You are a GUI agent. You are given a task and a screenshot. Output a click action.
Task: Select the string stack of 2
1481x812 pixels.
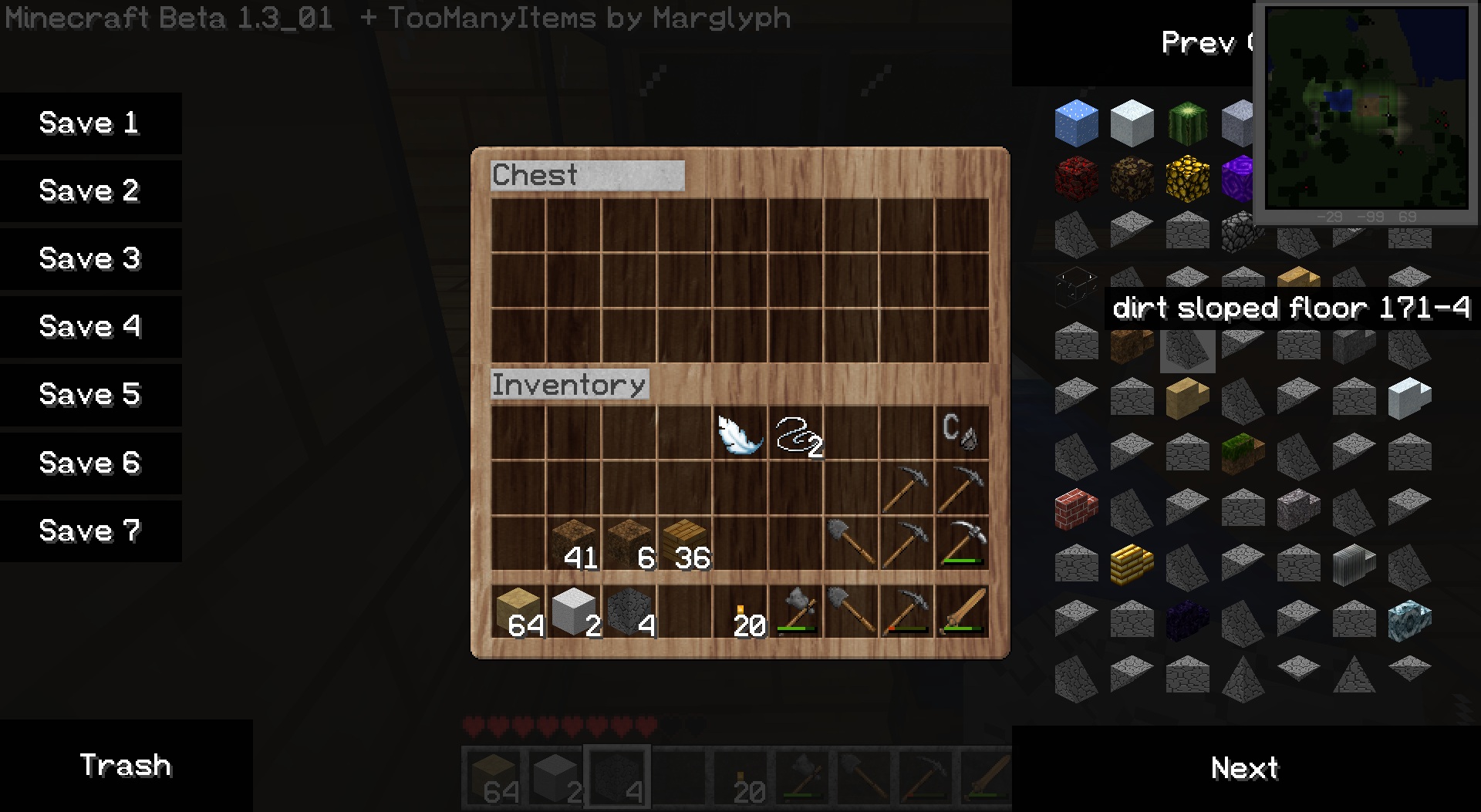tap(796, 434)
